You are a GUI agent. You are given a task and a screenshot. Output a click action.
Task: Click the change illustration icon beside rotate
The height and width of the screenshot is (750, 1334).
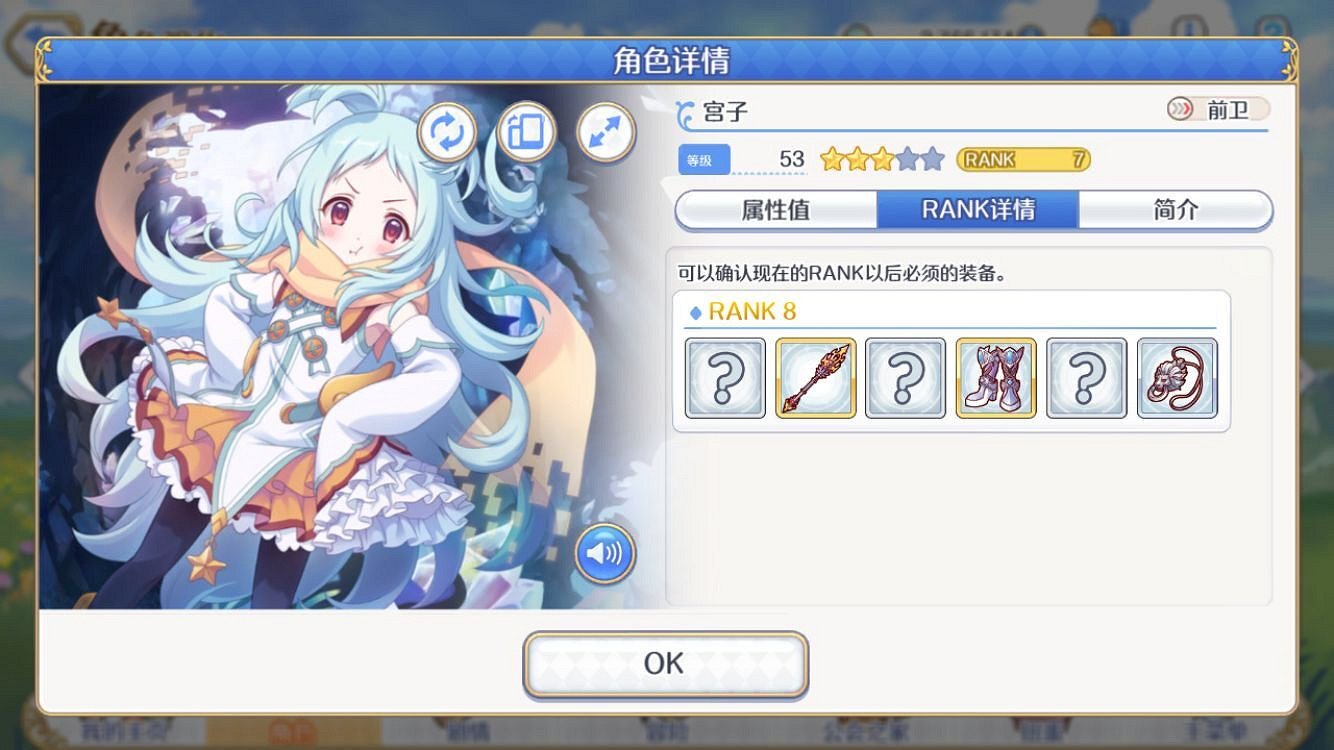coord(525,132)
